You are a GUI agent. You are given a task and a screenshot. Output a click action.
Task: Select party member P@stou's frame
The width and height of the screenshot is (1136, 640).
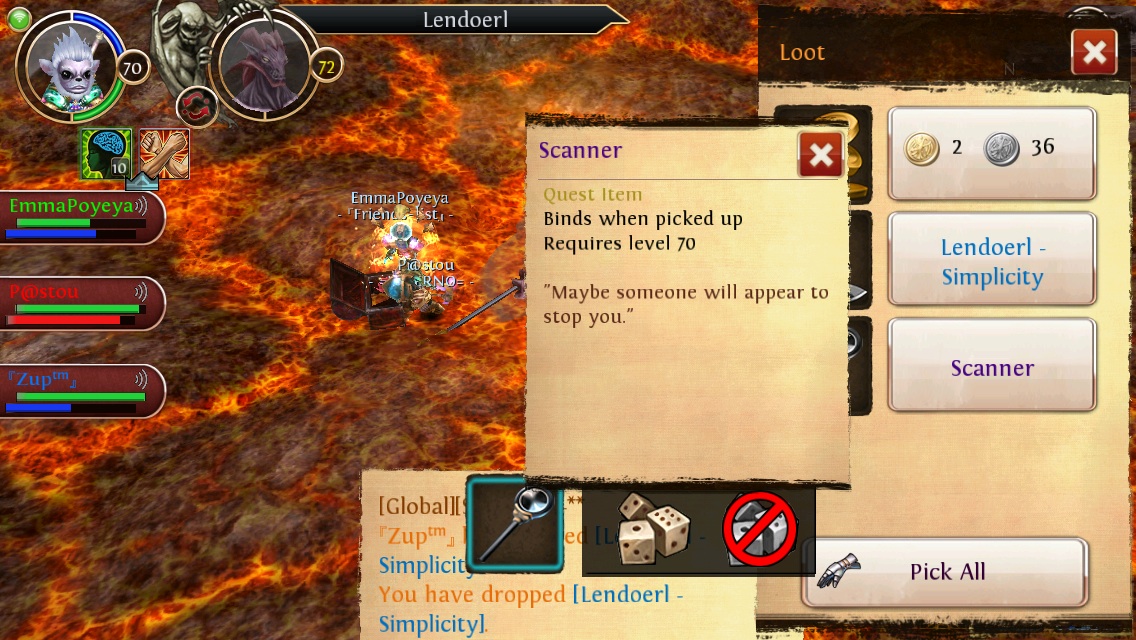80,303
